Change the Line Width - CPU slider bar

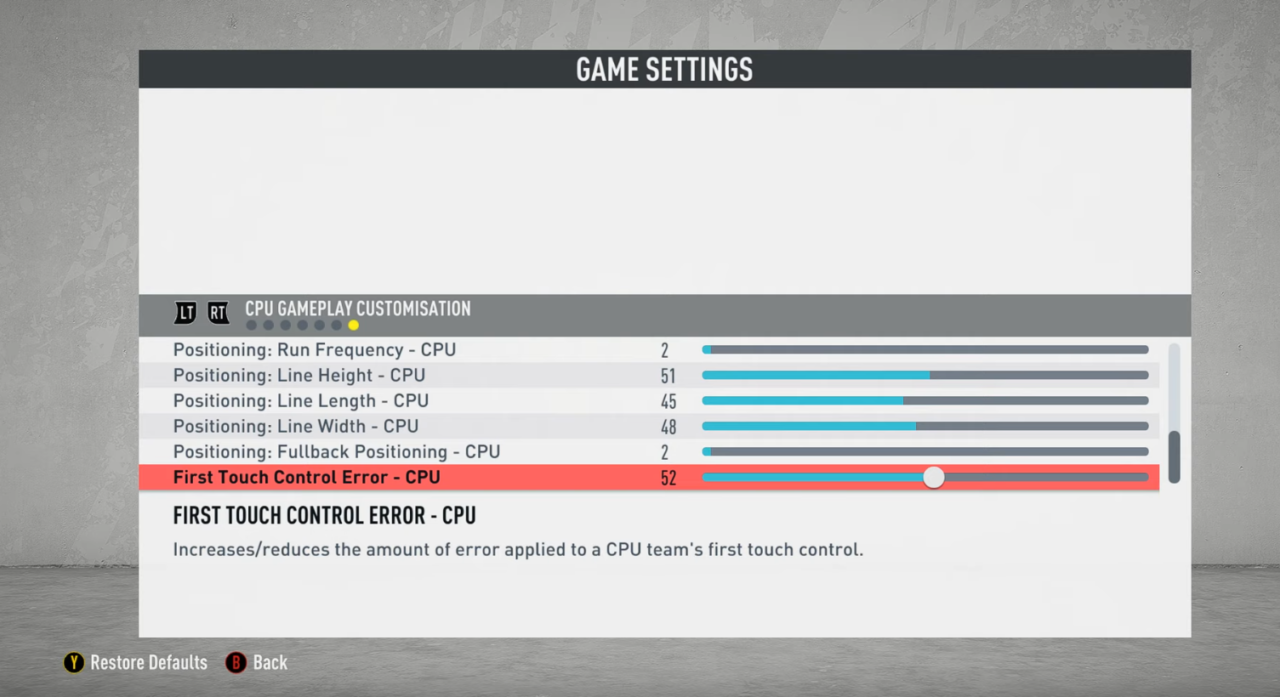925,427
